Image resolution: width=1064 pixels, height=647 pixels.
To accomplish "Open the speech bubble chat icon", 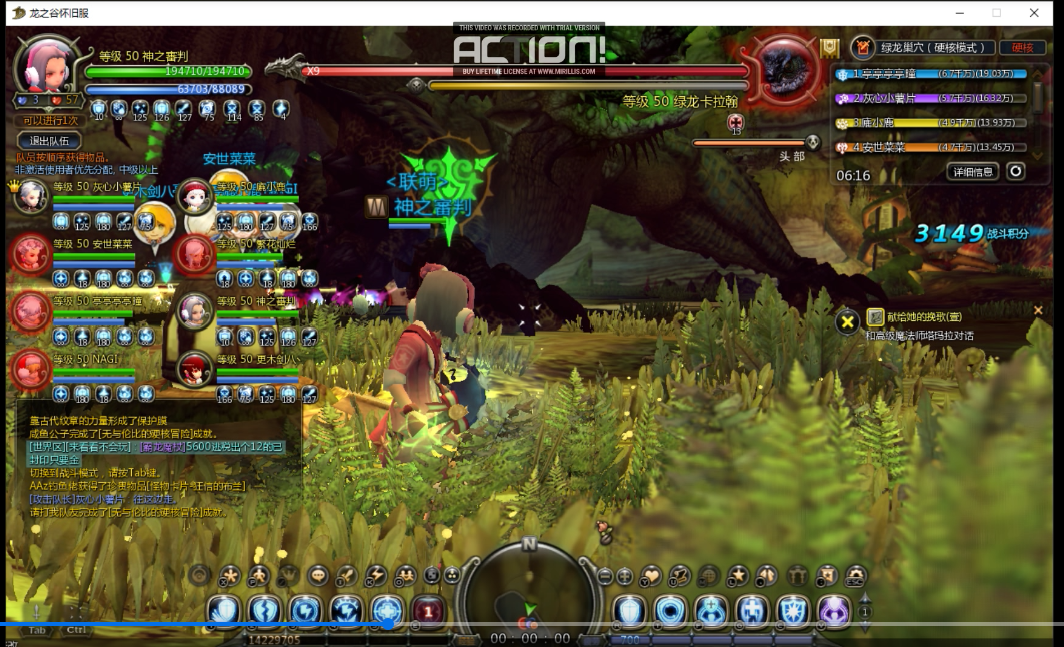I will [x=318, y=575].
